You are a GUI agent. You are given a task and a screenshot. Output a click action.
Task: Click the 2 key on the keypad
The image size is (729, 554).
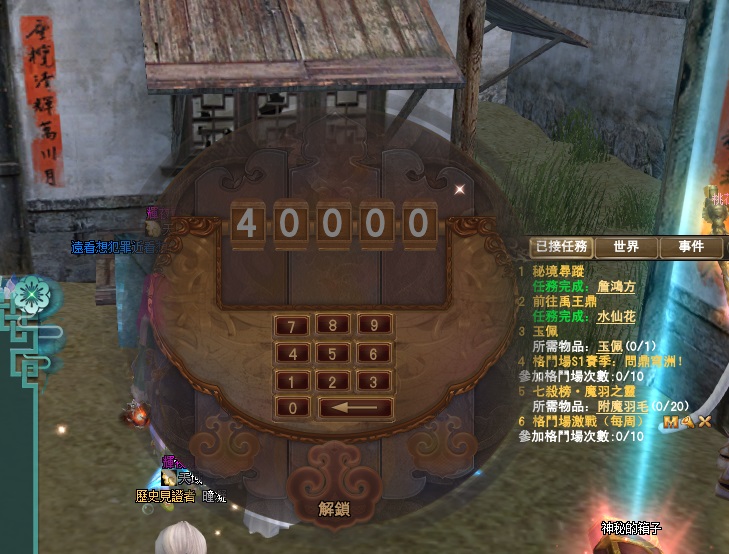tap(332, 381)
